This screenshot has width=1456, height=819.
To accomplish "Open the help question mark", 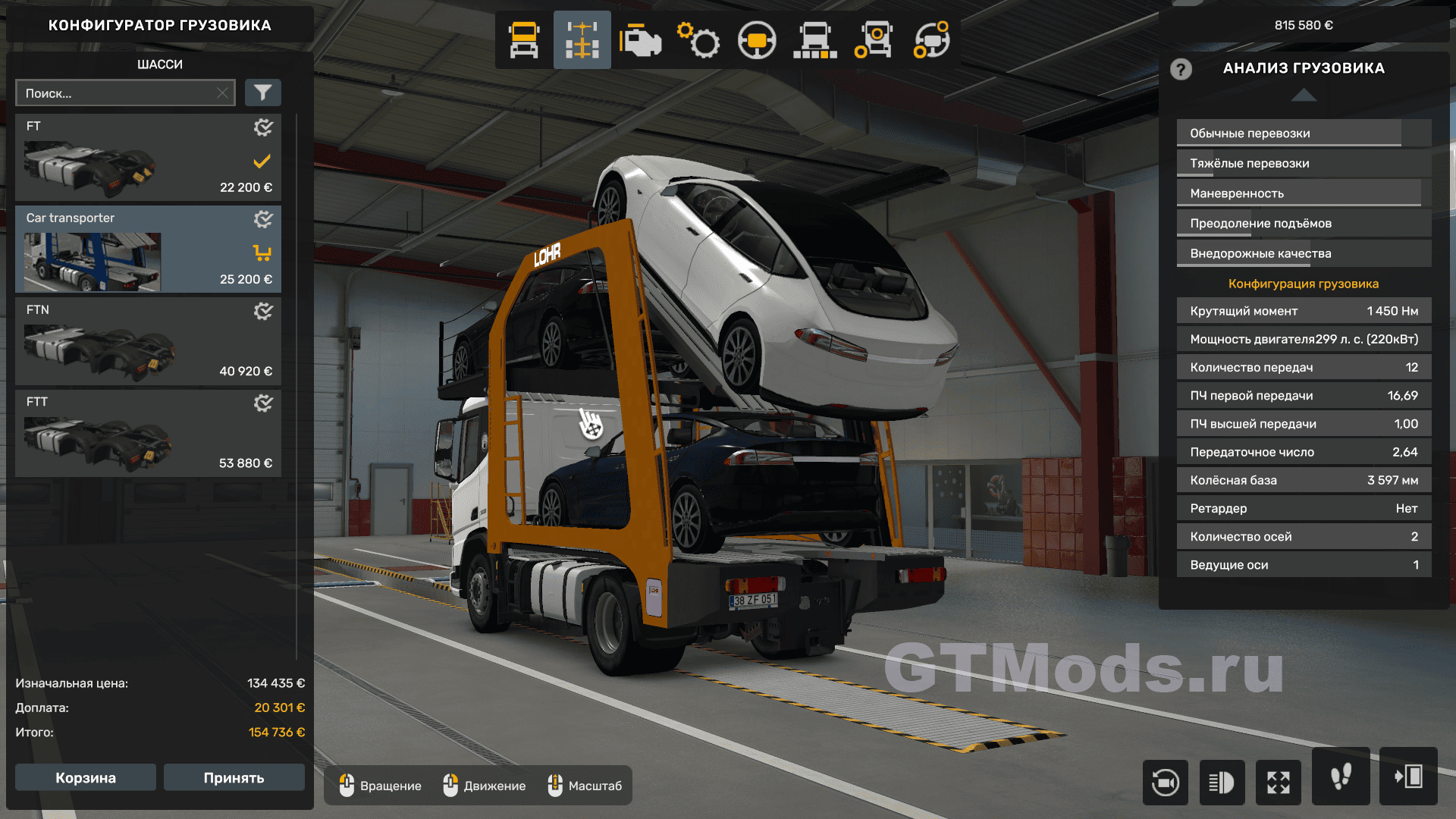I will (1181, 70).
